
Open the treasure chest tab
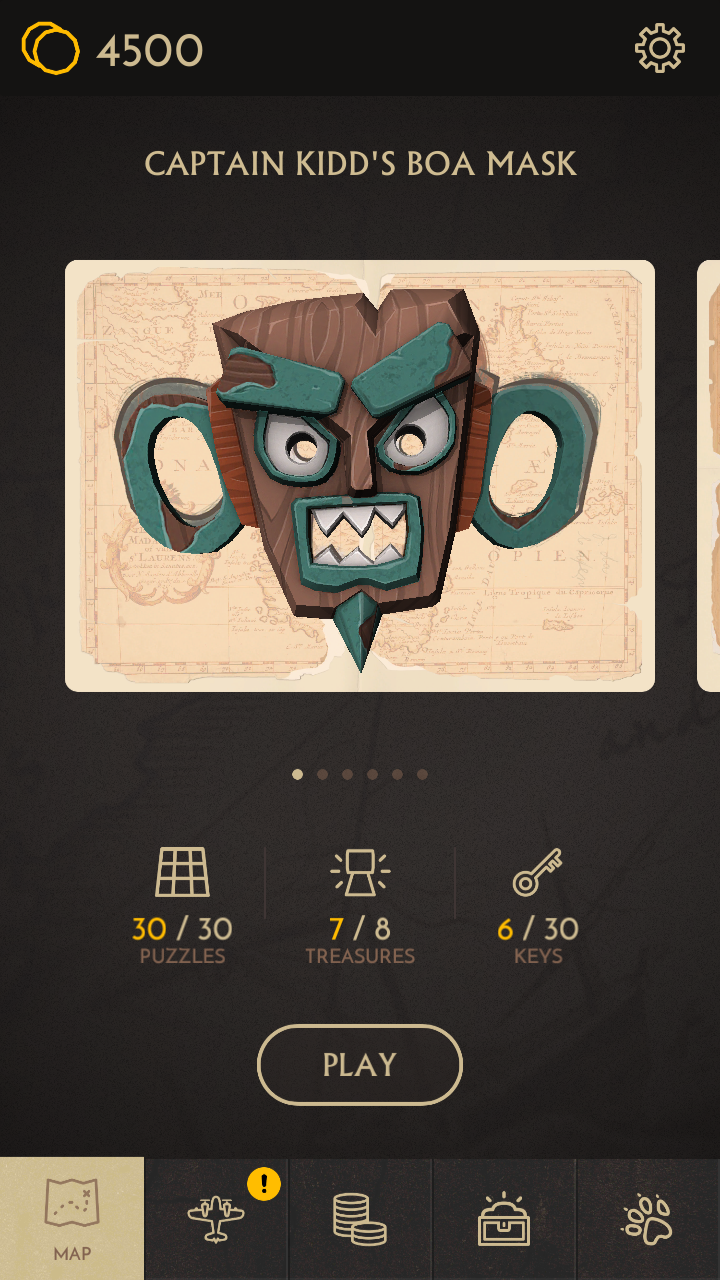(x=504, y=1218)
